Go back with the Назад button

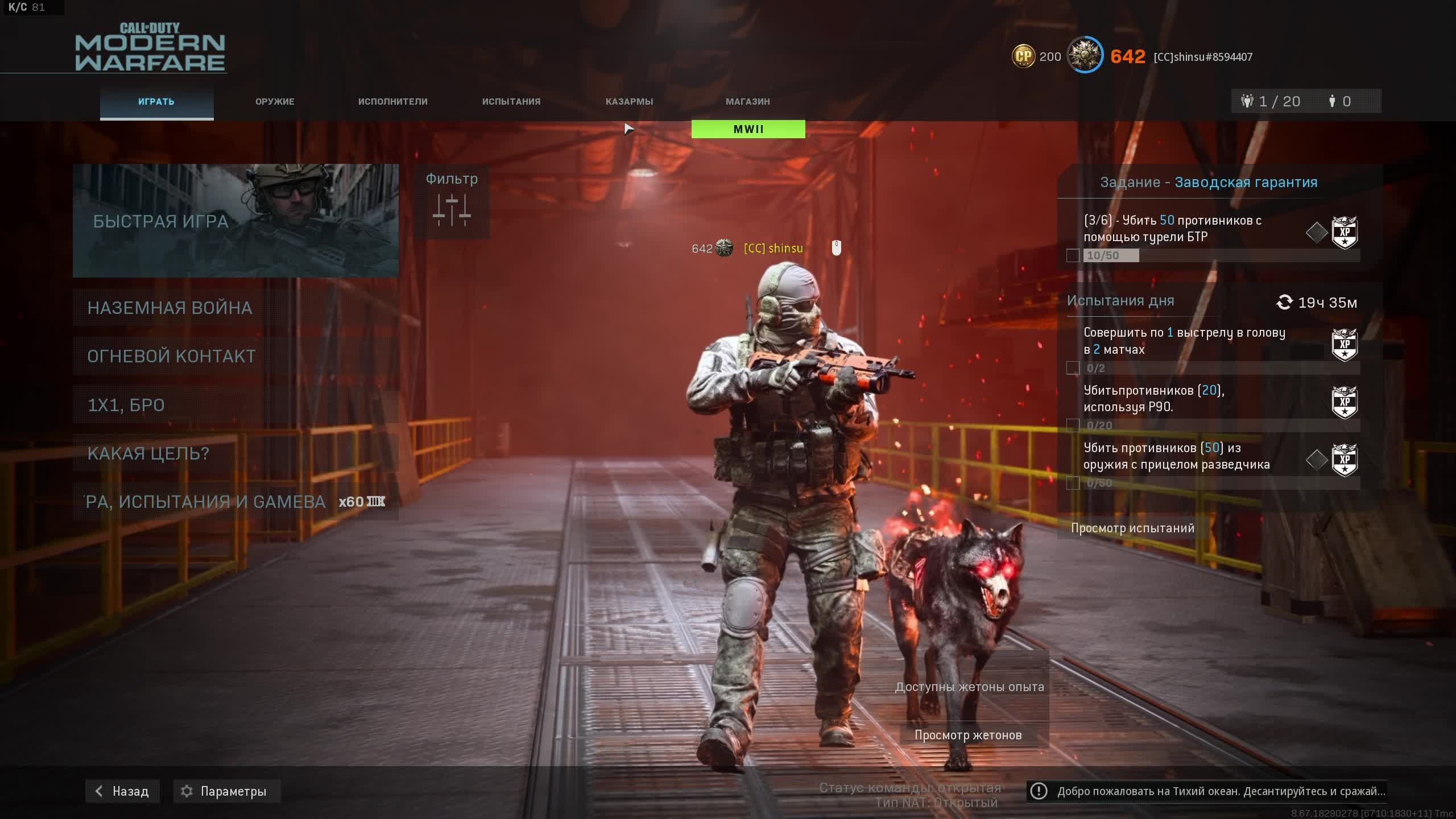[x=122, y=791]
